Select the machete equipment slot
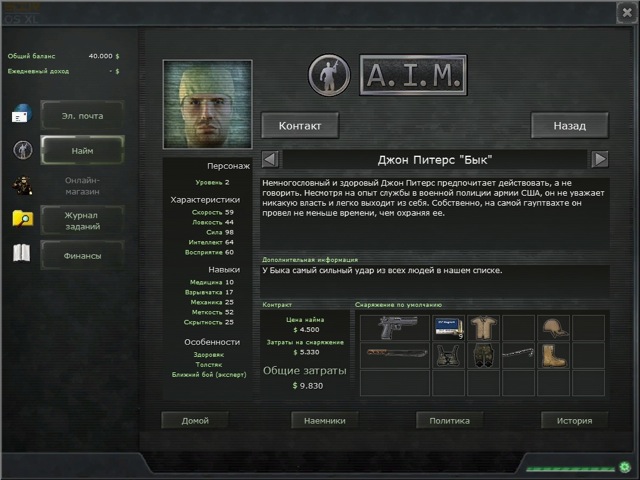Screen dimensions: 640x480 (x=393, y=355)
